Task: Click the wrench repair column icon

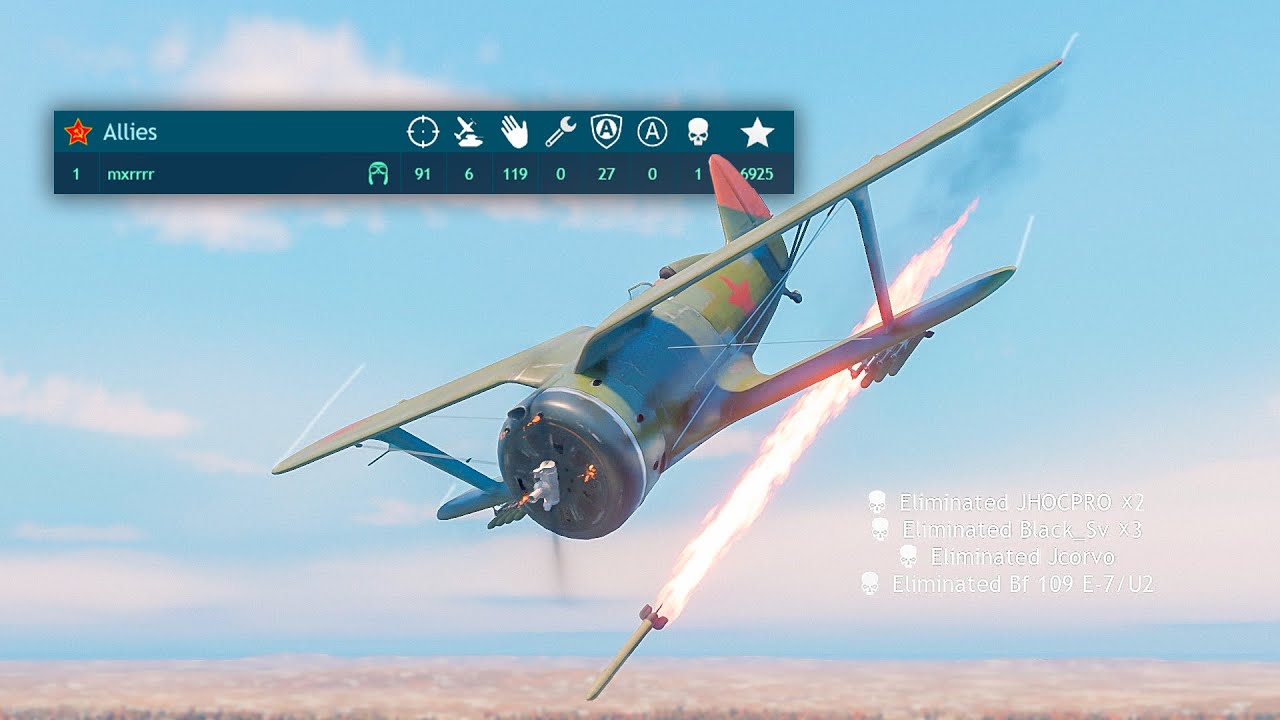Action: pyautogui.click(x=560, y=132)
